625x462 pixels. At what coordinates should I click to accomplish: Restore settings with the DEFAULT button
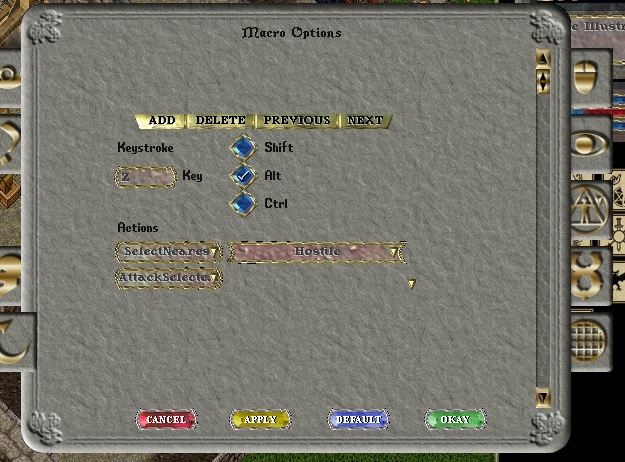coord(358,420)
